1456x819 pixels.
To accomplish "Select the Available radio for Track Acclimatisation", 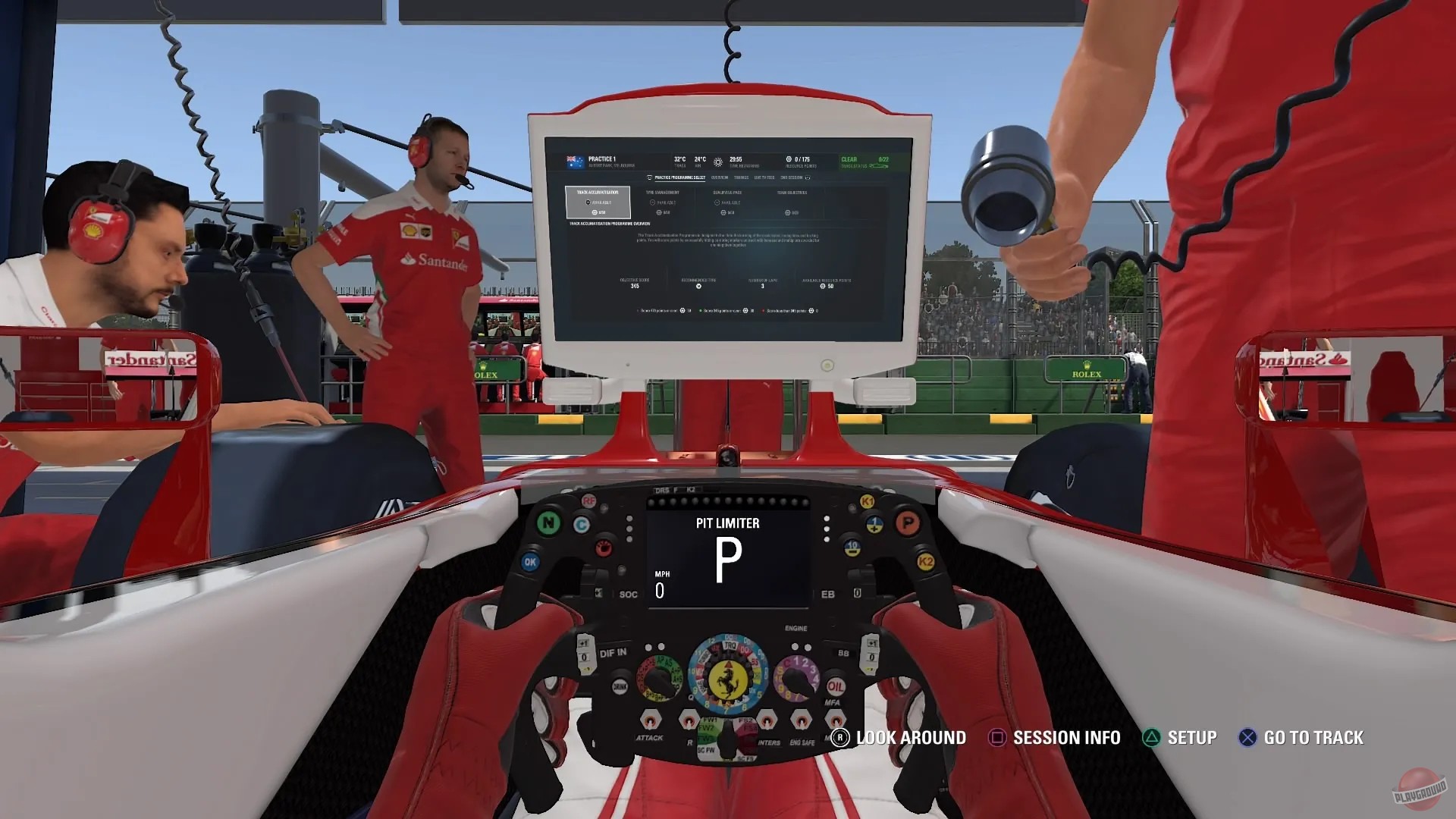I will click(588, 202).
